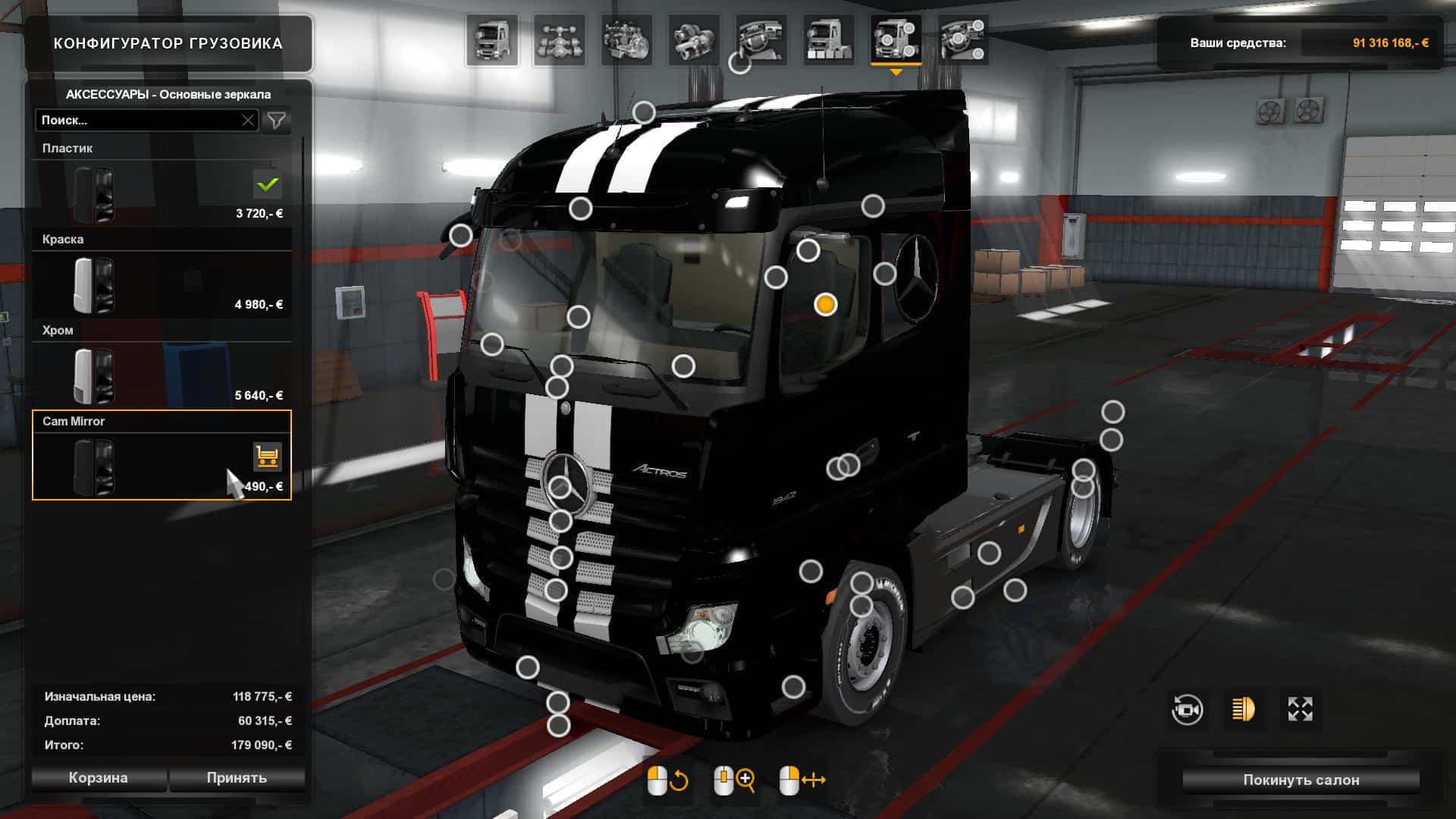Select the engine category tab
The width and height of the screenshot is (1456, 819).
point(626,40)
